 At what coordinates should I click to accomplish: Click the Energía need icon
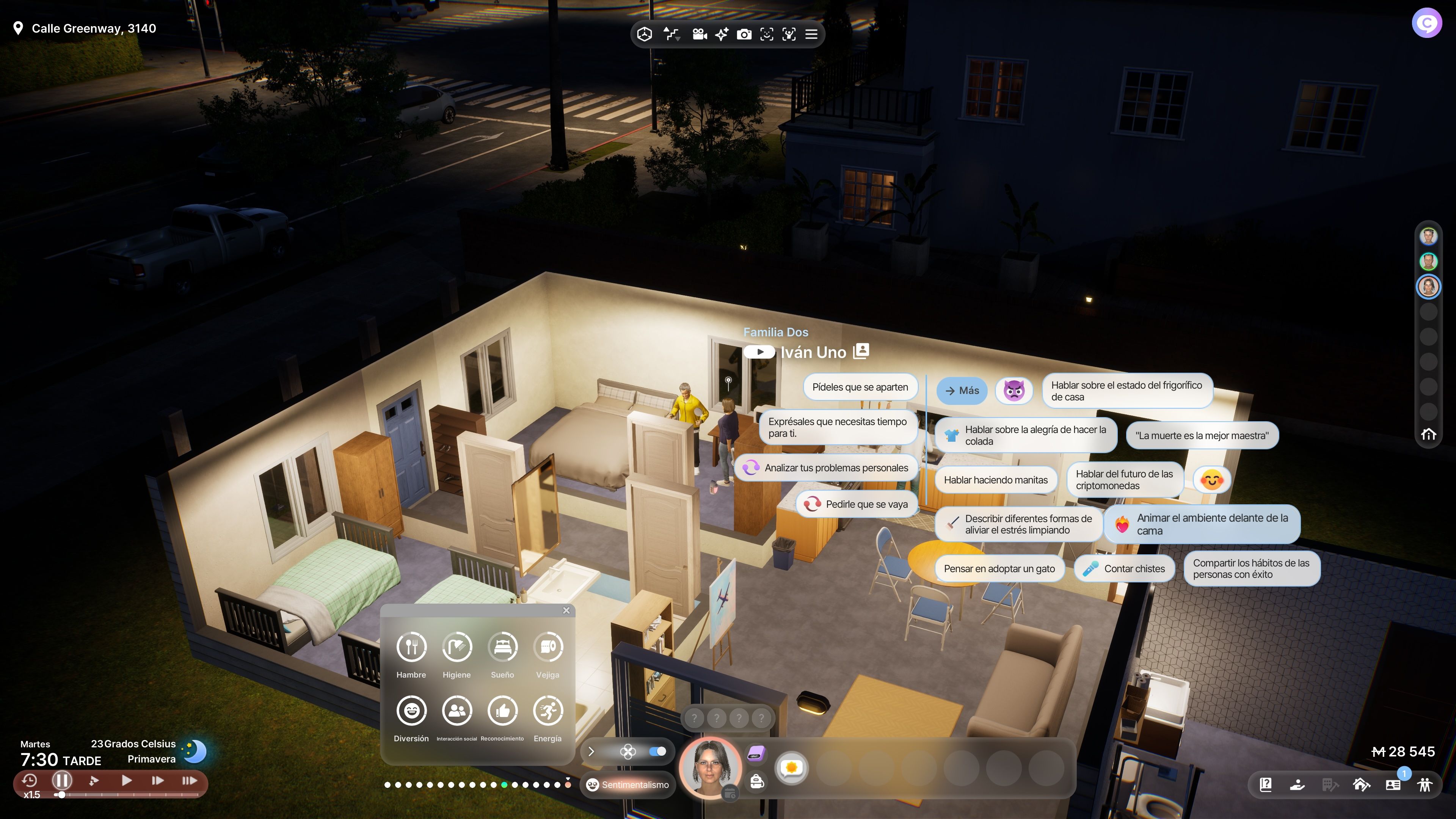(x=547, y=711)
